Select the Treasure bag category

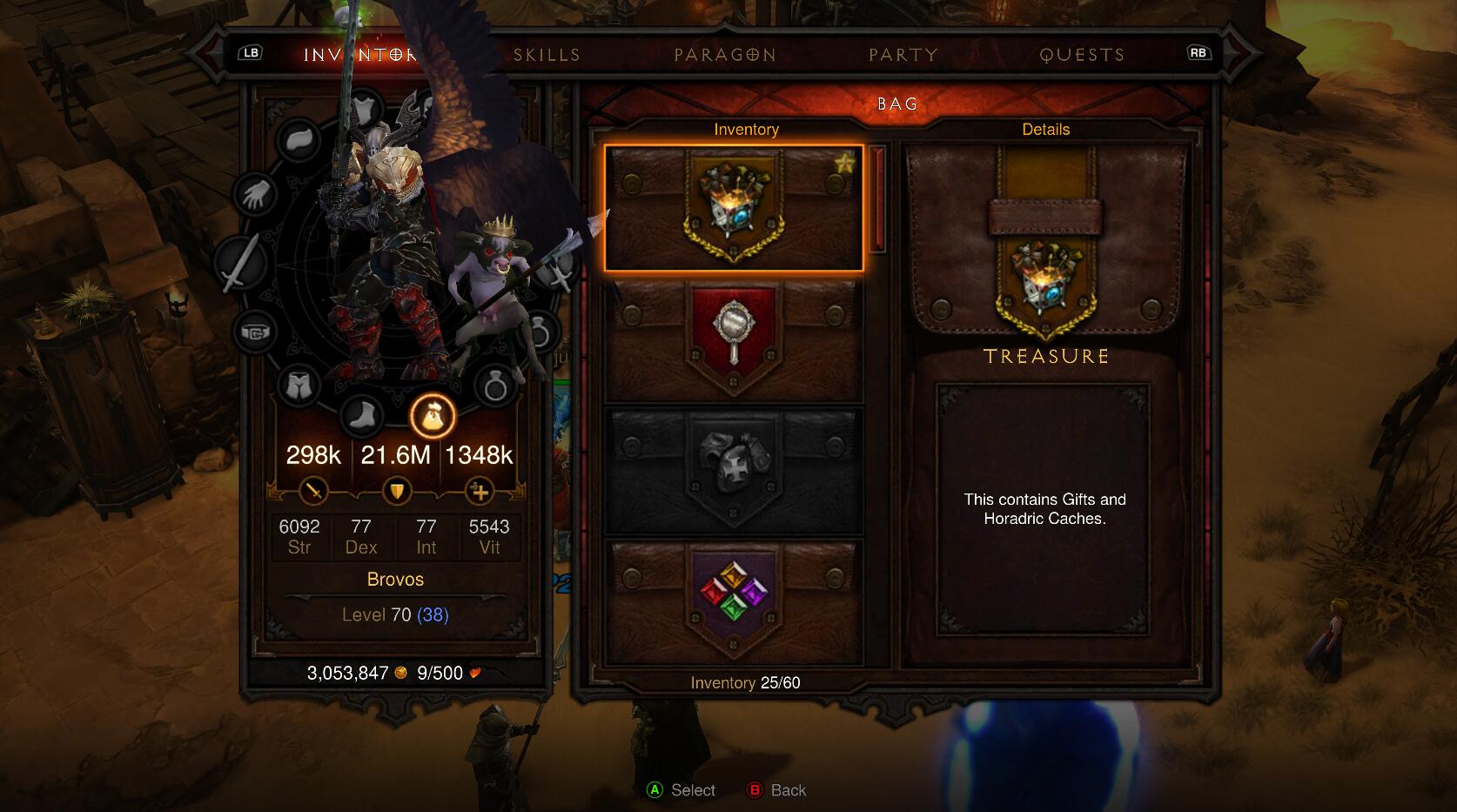(734, 208)
